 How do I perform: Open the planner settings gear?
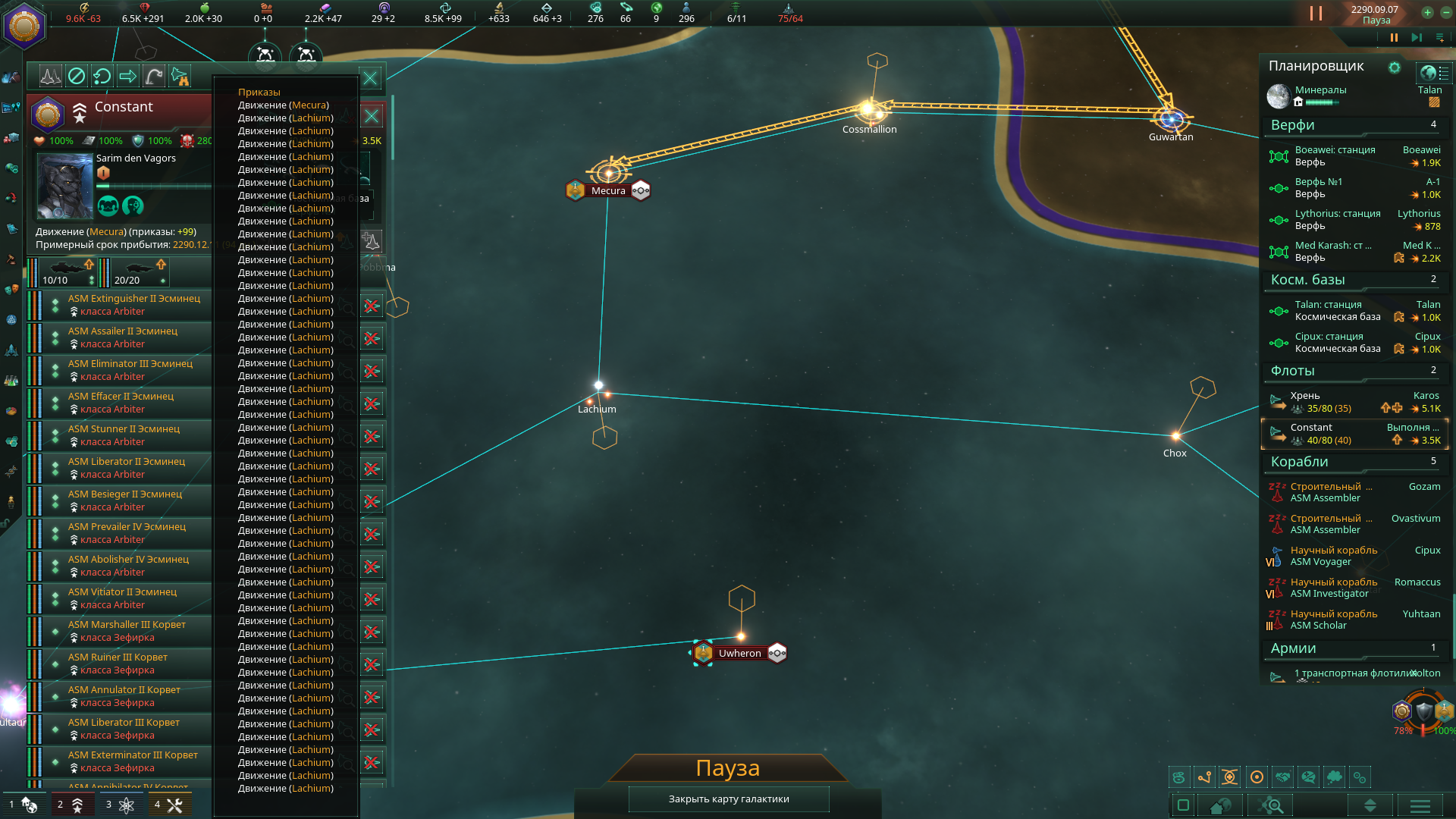1394,67
